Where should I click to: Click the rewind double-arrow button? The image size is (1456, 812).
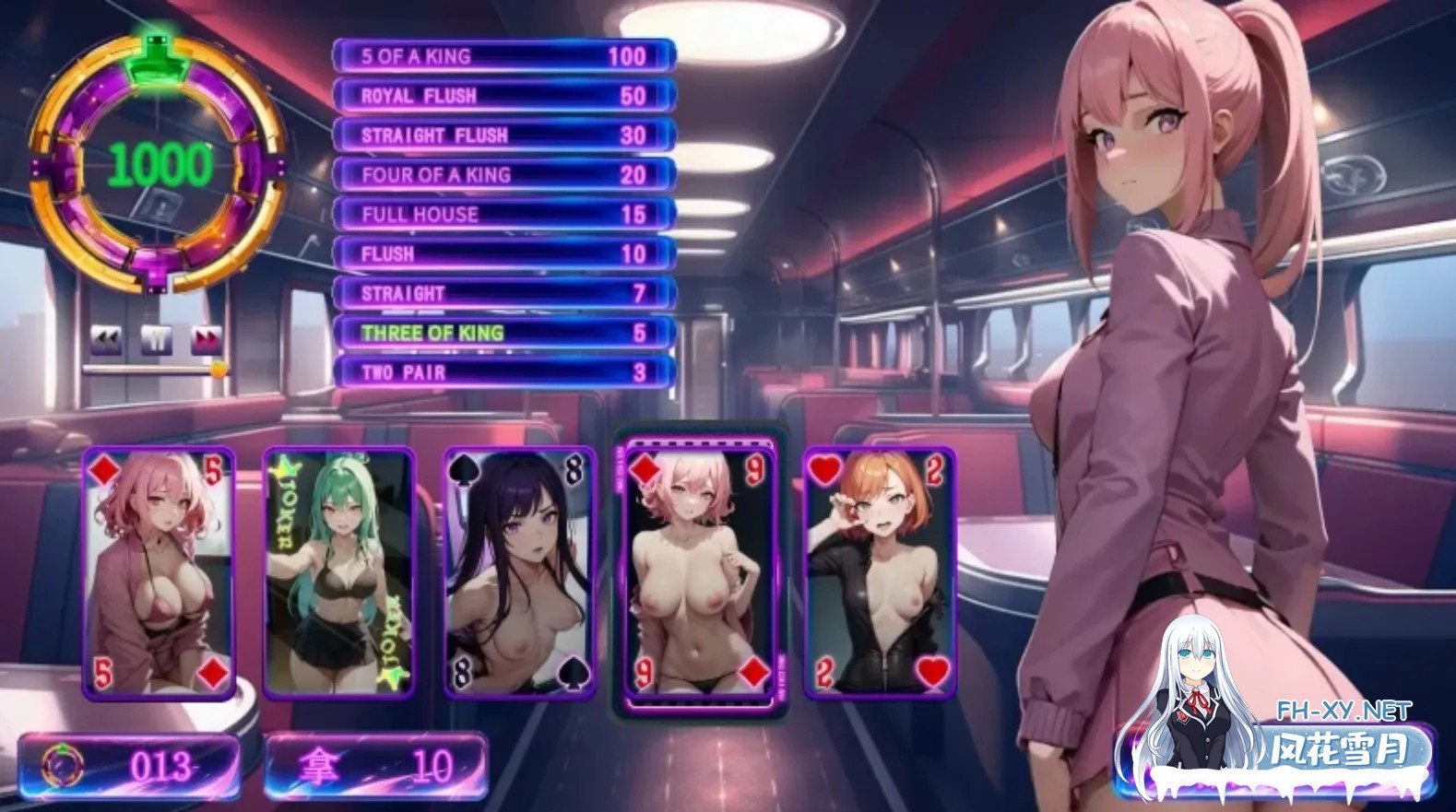point(106,339)
